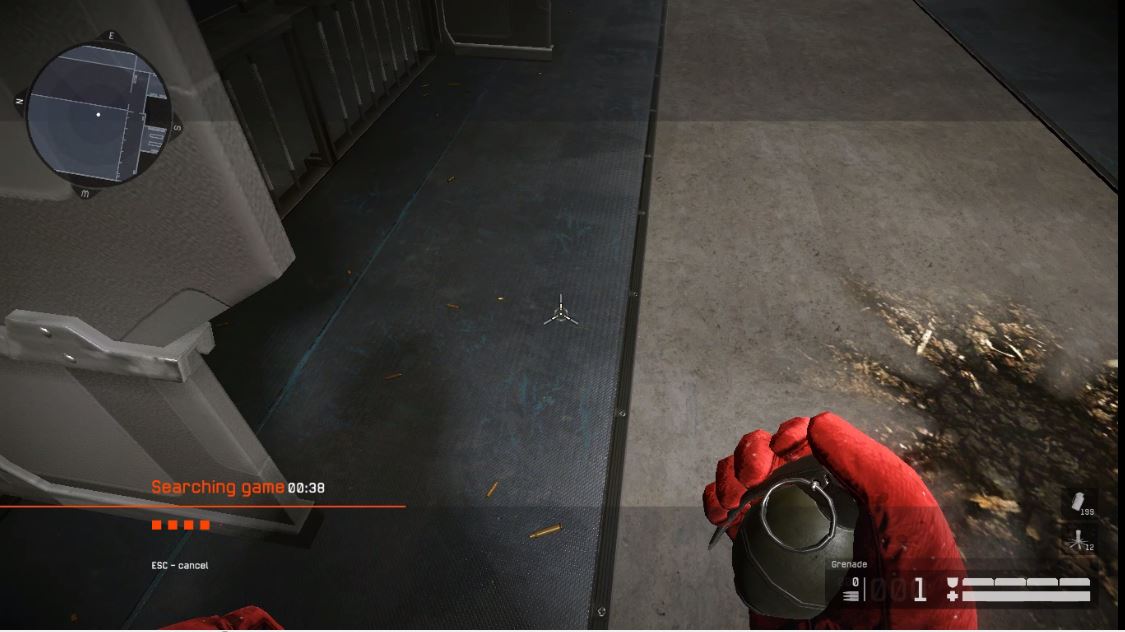
Task: Select the spiked mine equipment icon
Action: (1076, 540)
